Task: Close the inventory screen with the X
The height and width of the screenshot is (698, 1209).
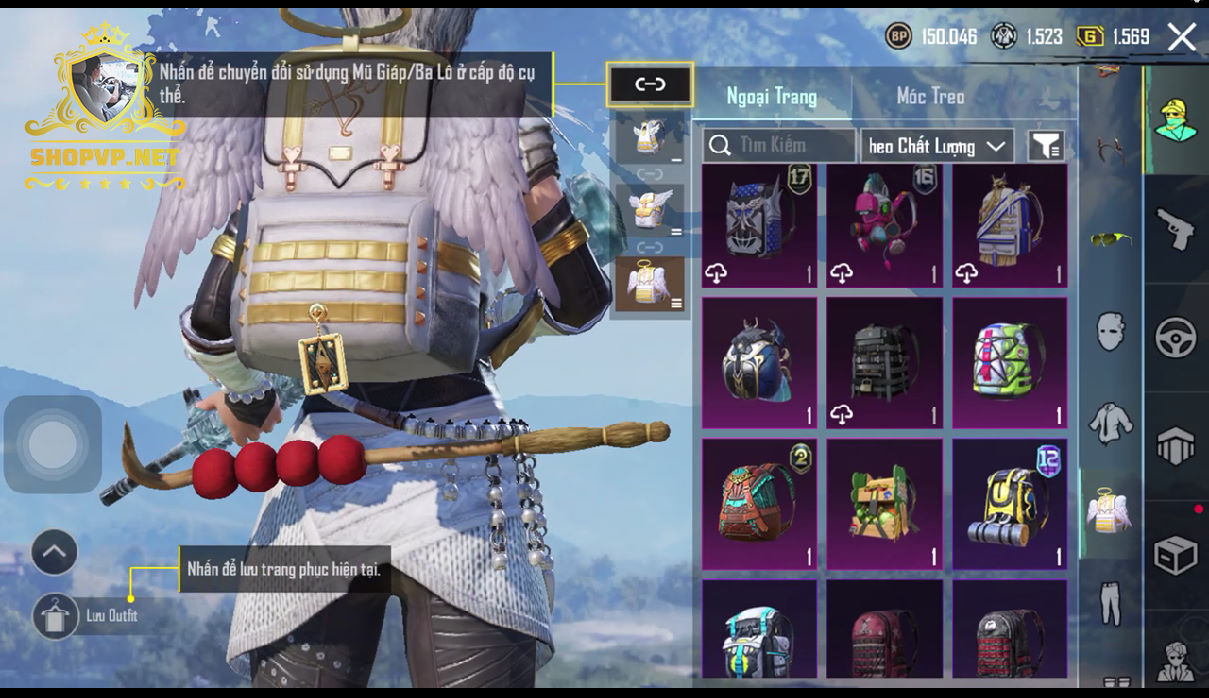Action: (x=1181, y=38)
